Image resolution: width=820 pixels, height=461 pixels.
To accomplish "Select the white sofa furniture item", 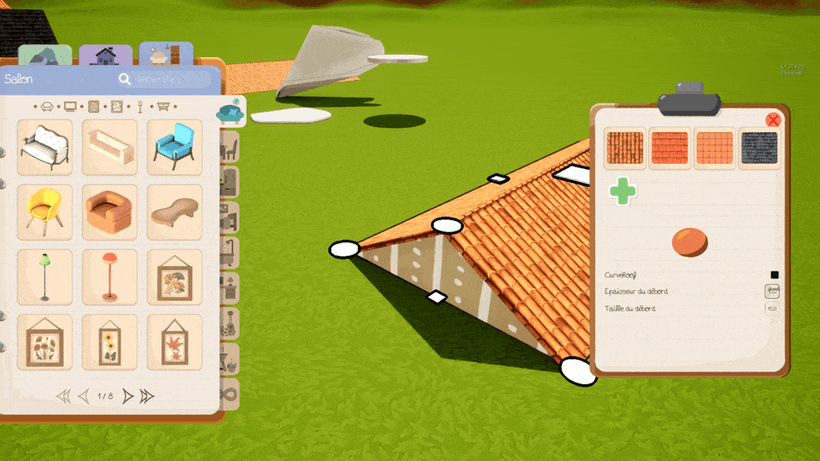I will tap(45, 148).
